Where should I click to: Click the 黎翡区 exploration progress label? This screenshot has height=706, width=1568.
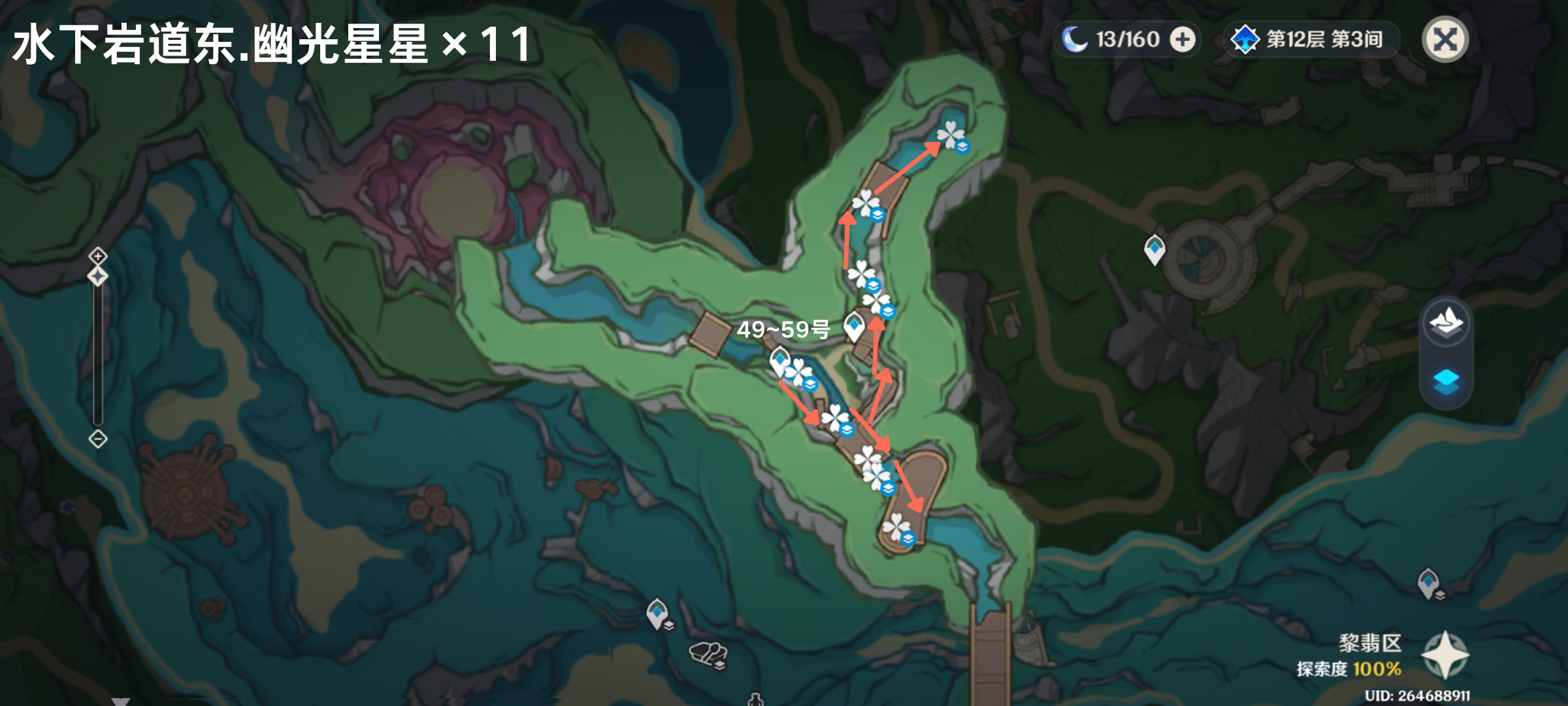point(1349,656)
